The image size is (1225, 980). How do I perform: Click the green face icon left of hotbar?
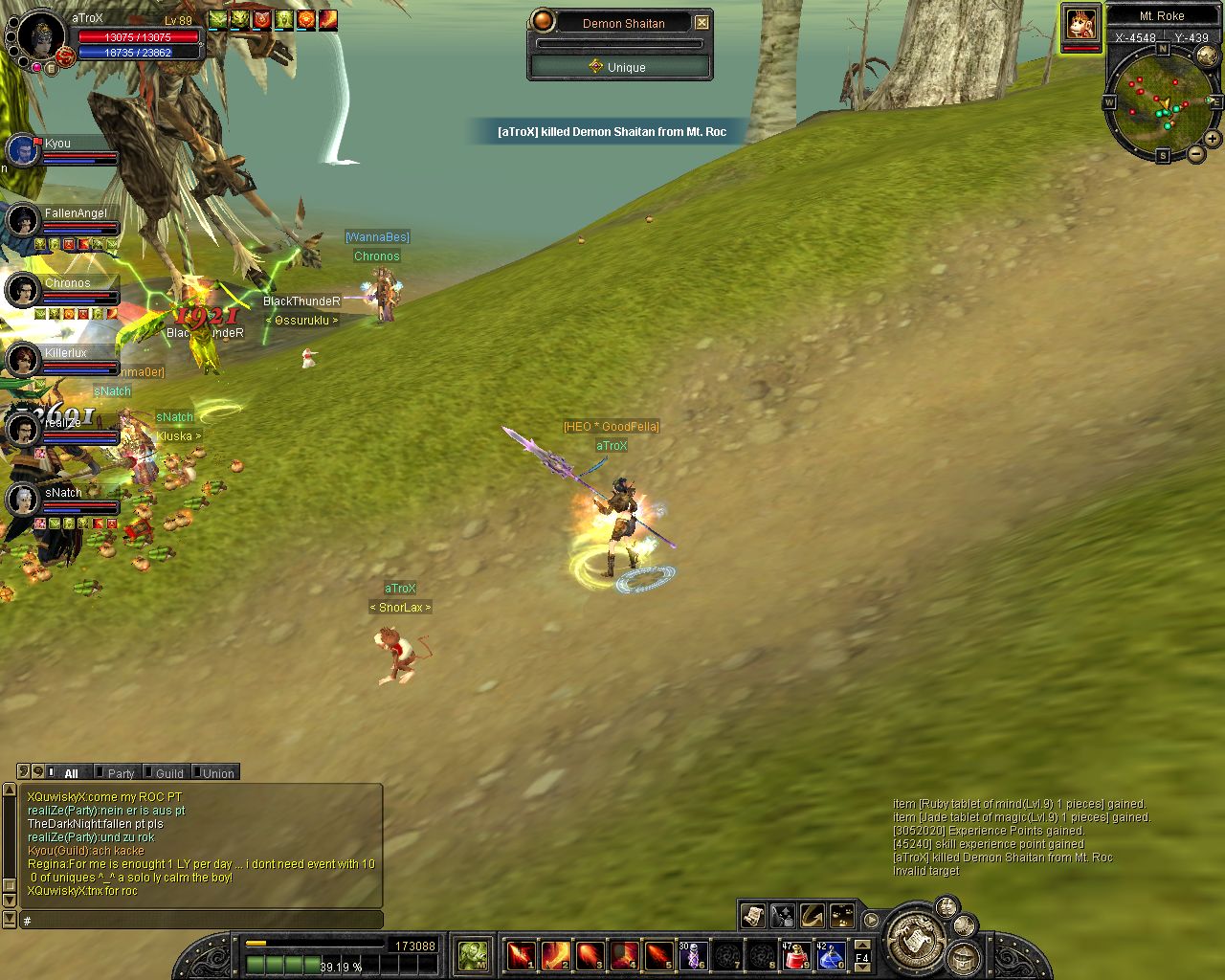473,955
